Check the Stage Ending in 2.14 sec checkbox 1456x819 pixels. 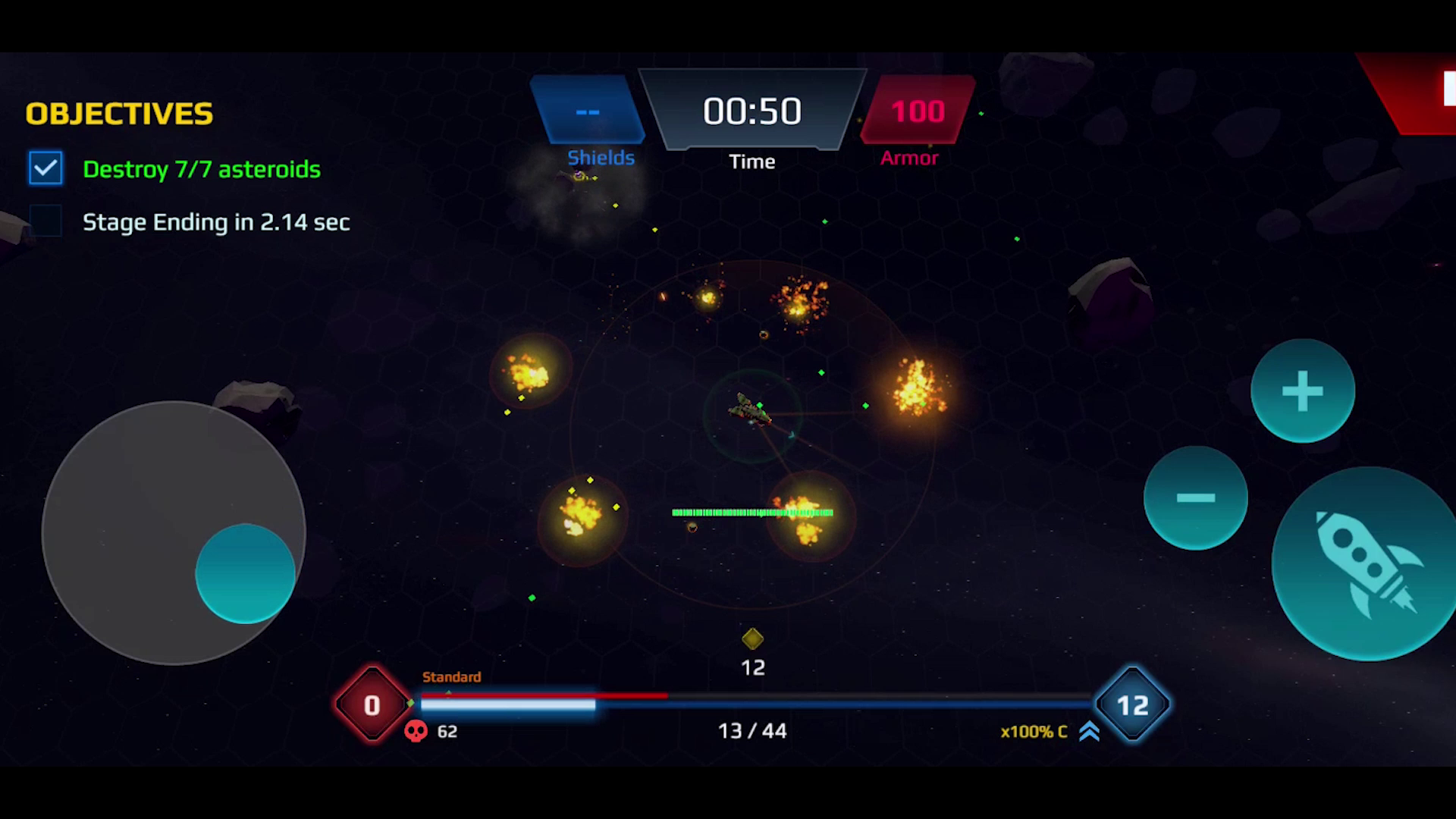pos(47,221)
